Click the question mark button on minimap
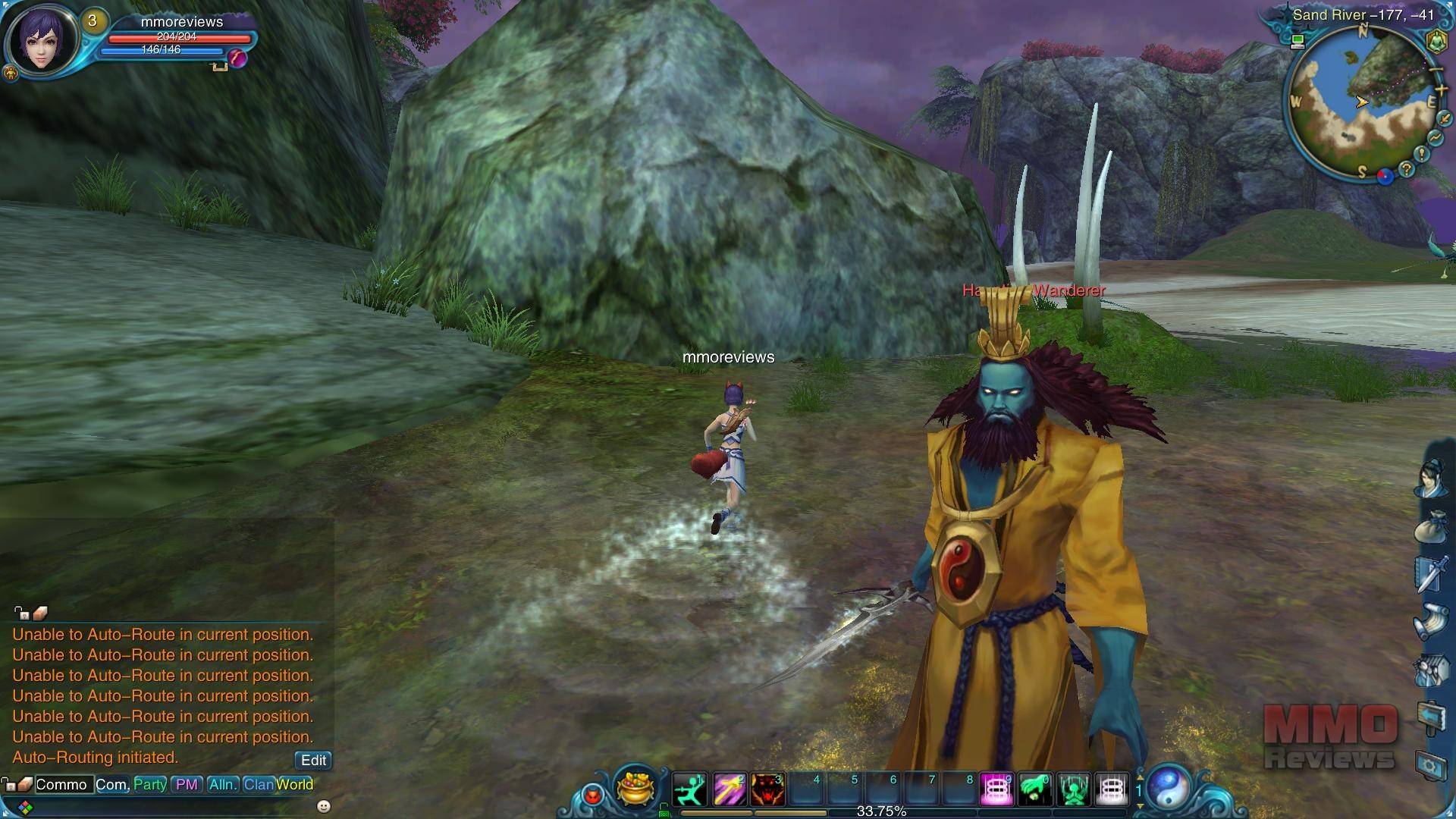Image resolution: width=1456 pixels, height=819 pixels. point(1407,170)
